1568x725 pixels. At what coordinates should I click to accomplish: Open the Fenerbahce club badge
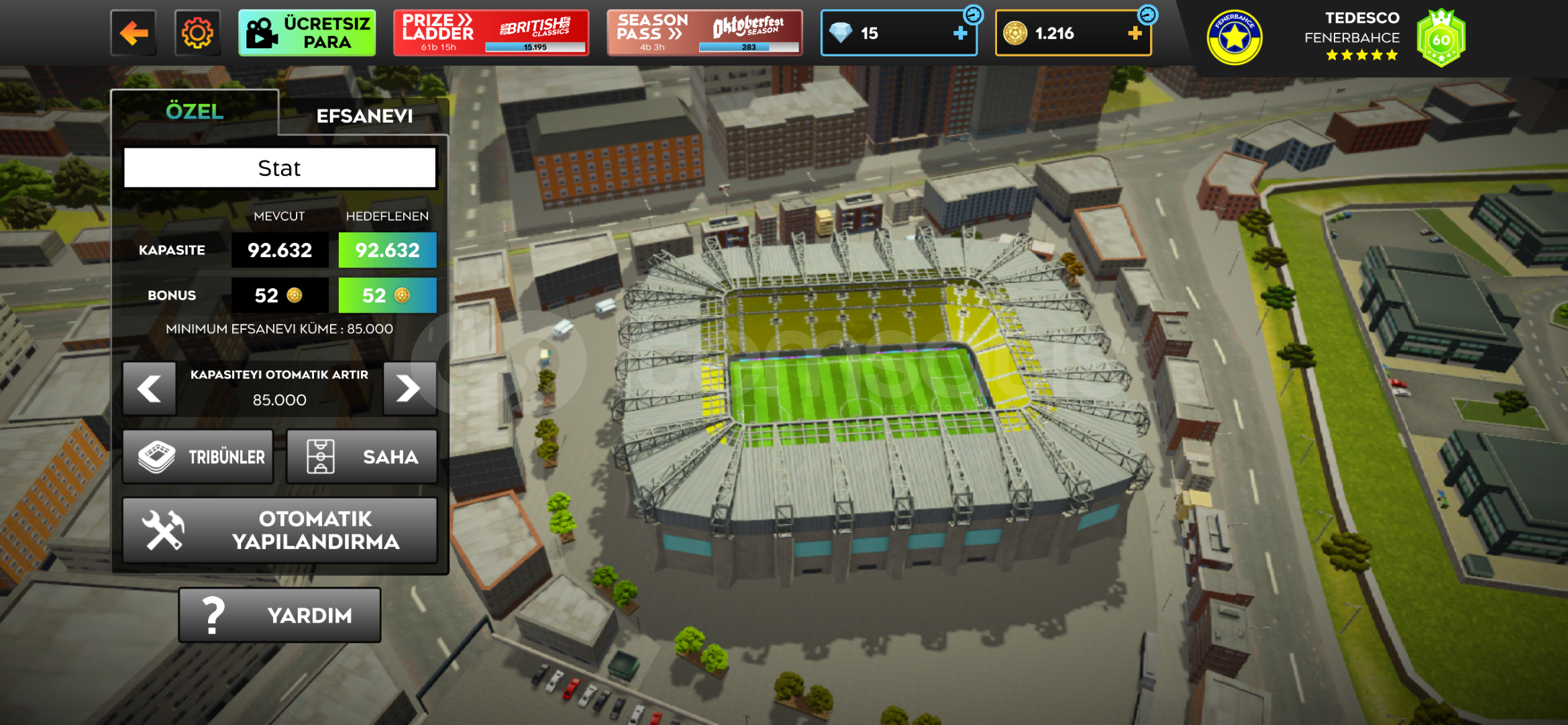[x=1235, y=38]
